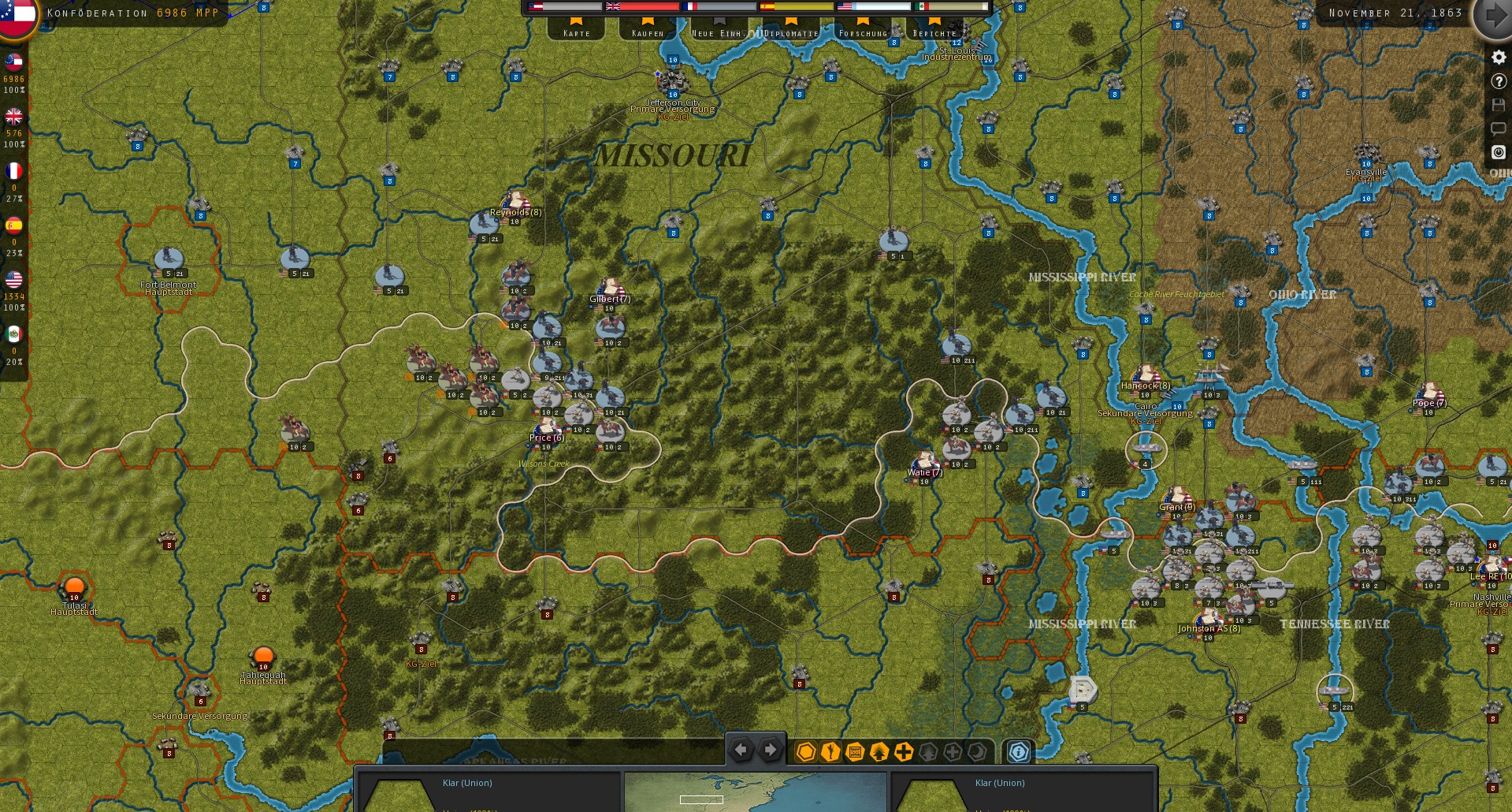This screenshot has width=1512, height=812.
Task: Toggle night mode with the moon icon
Action: click(x=975, y=753)
